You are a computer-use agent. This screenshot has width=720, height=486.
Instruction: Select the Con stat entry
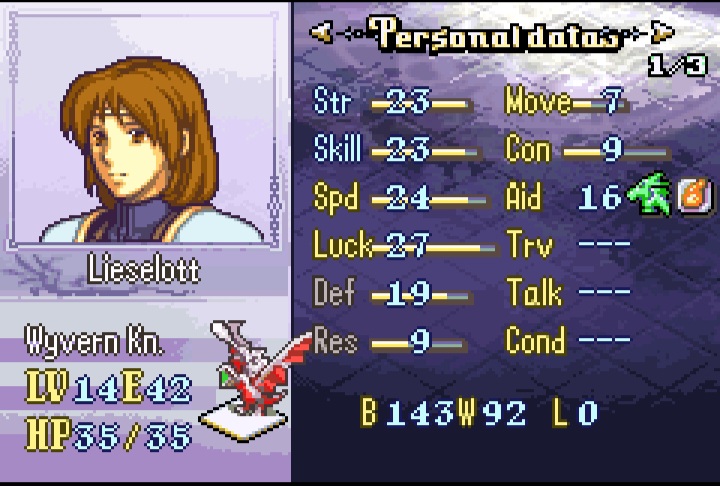[x=585, y=150]
